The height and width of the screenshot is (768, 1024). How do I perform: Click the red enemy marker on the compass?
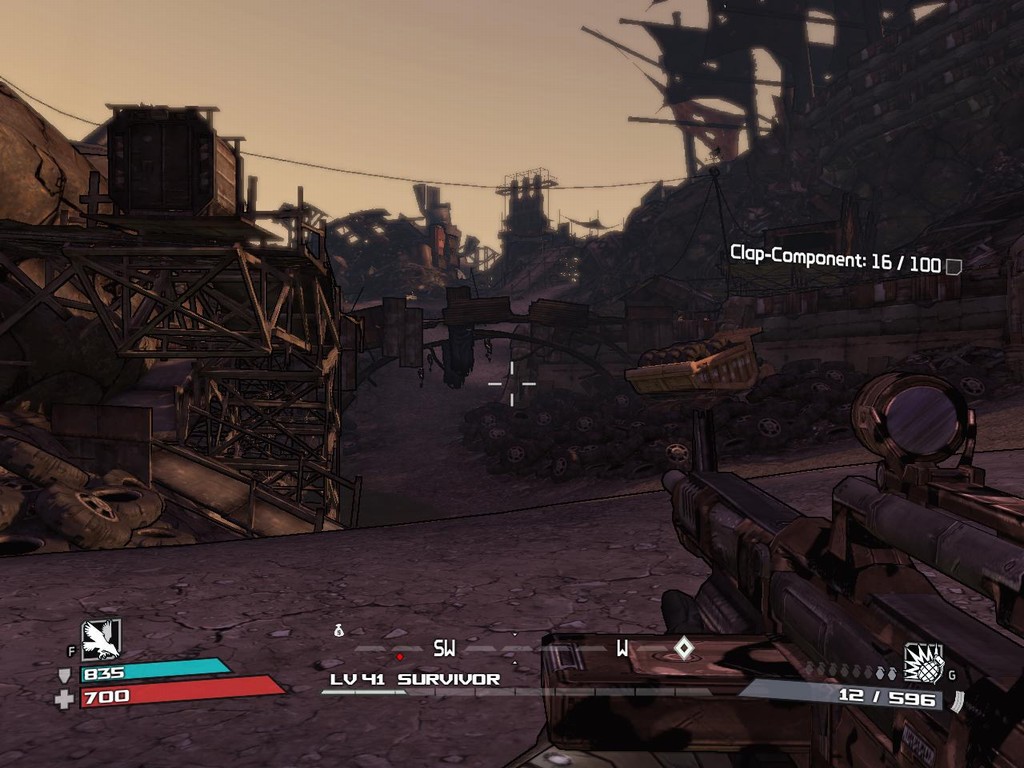point(400,657)
